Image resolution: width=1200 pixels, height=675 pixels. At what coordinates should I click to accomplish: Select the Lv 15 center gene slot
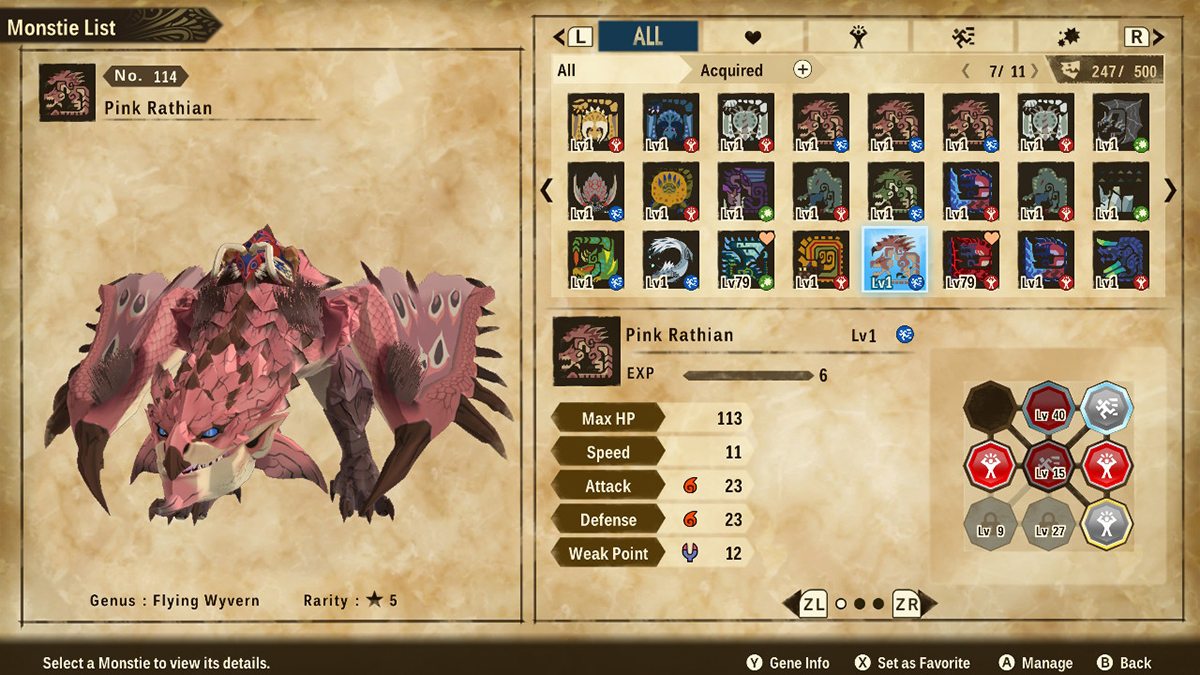[1050, 464]
